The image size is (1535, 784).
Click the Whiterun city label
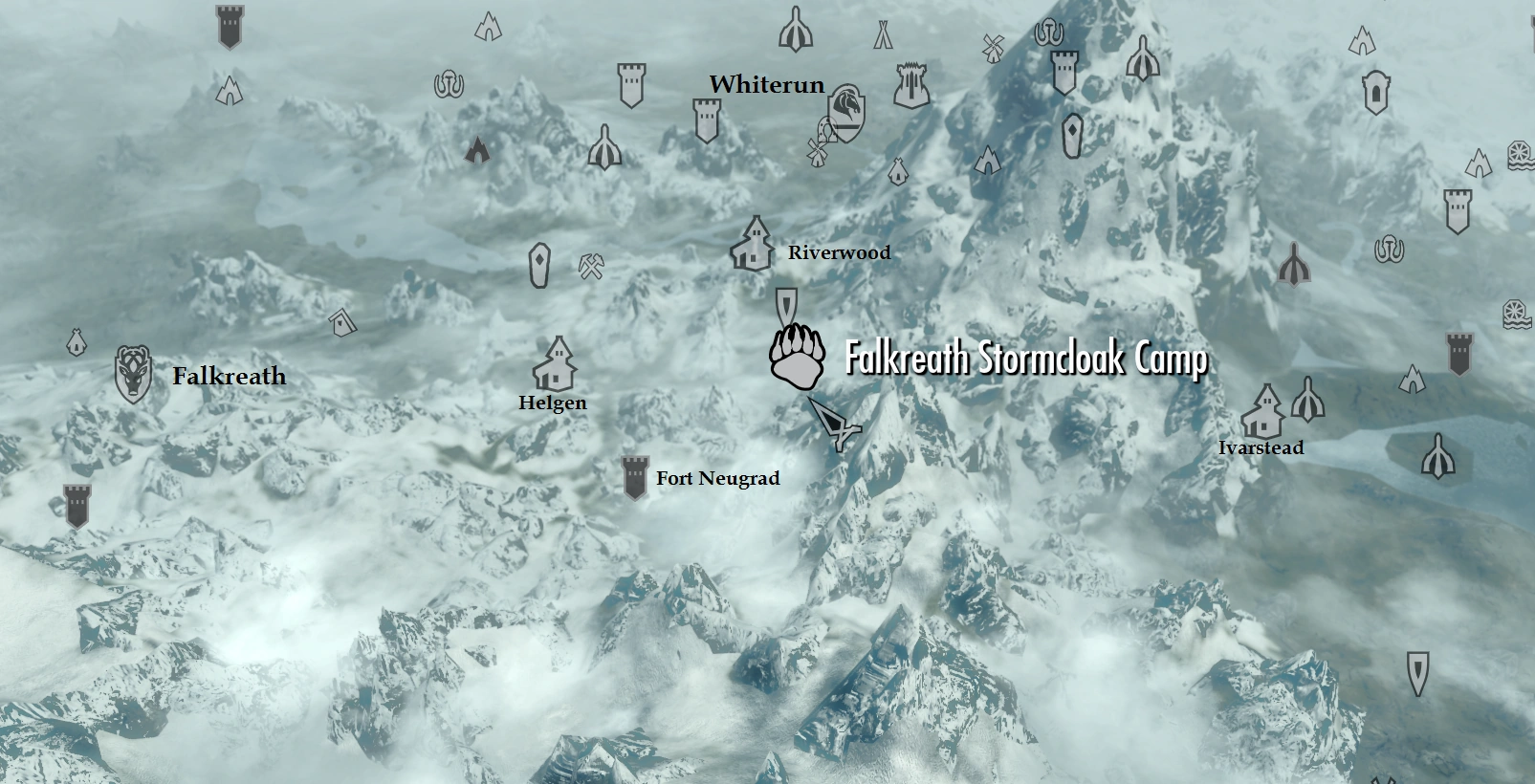[x=768, y=85]
